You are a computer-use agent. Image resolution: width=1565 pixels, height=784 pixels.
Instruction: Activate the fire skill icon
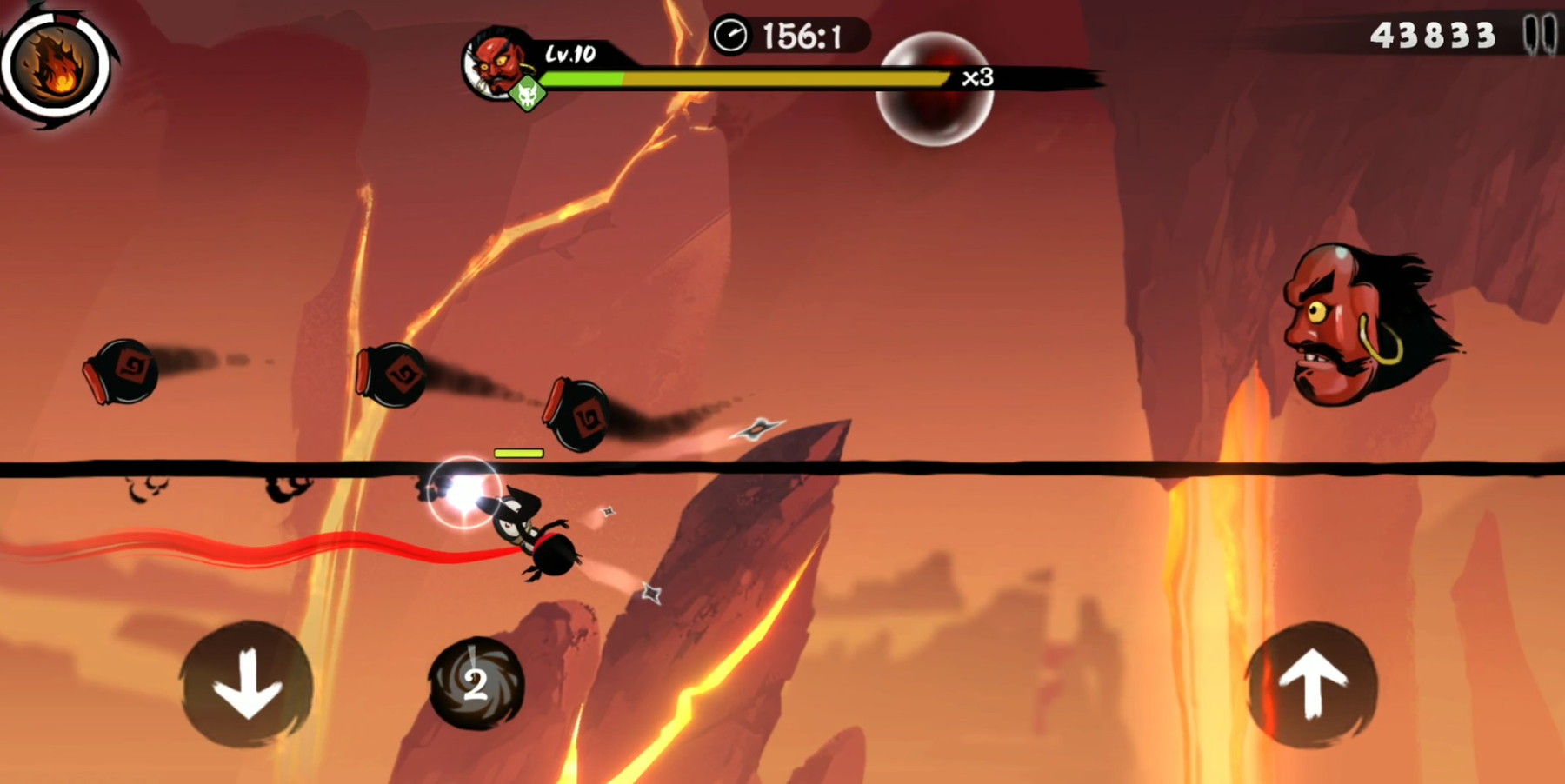coord(57,66)
